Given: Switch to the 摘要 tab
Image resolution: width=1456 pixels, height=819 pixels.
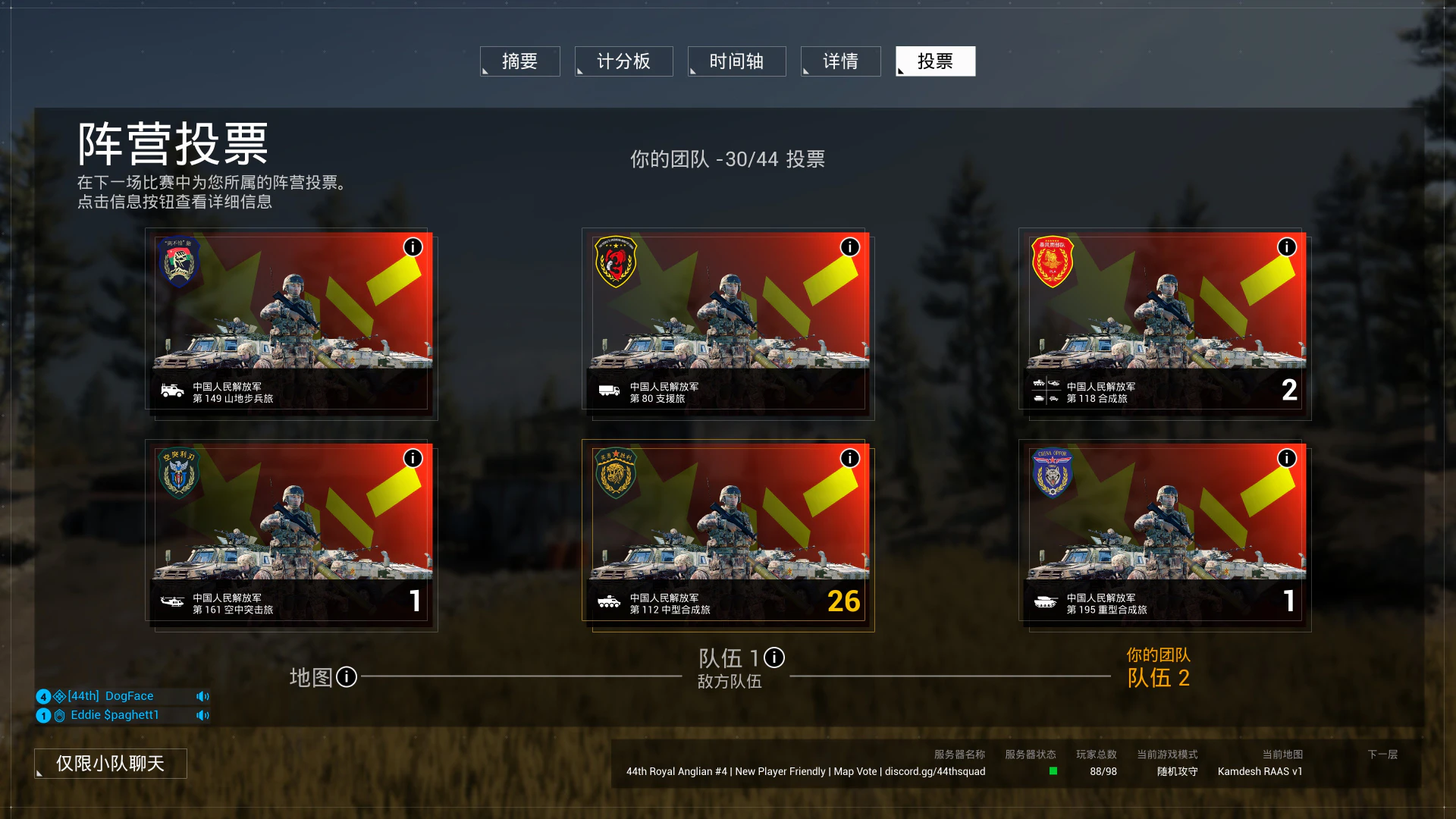Looking at the screenshot, I should [x=520, y=61].
